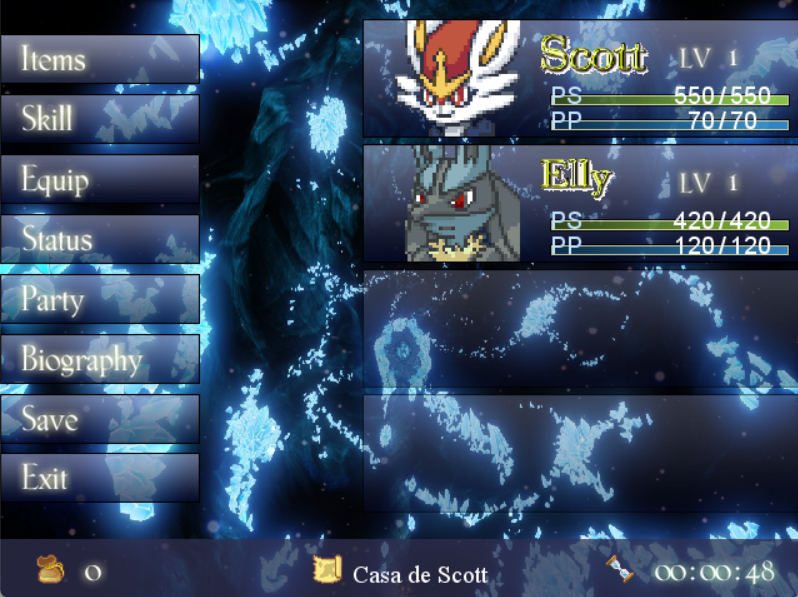
Task: Select the Skill menu entry
Action: click(99, 119)
